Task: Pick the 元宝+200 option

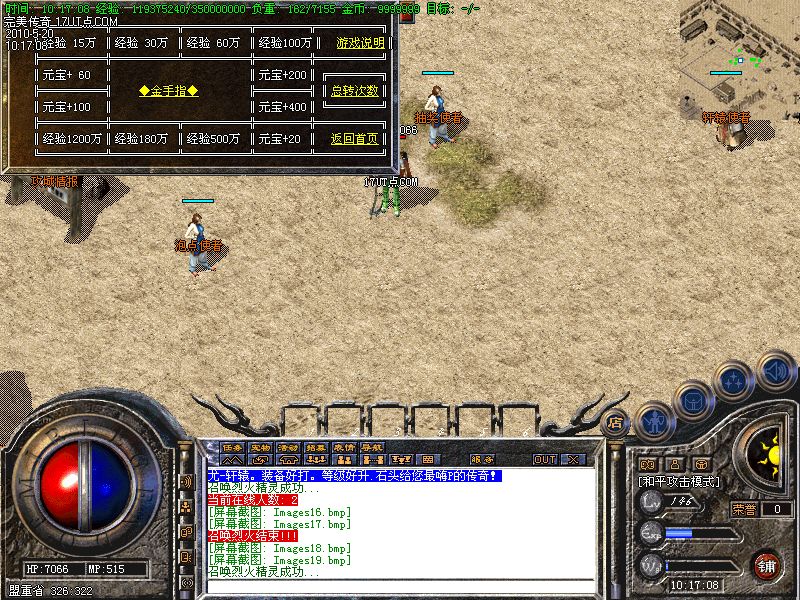Action: coord(282,75)
